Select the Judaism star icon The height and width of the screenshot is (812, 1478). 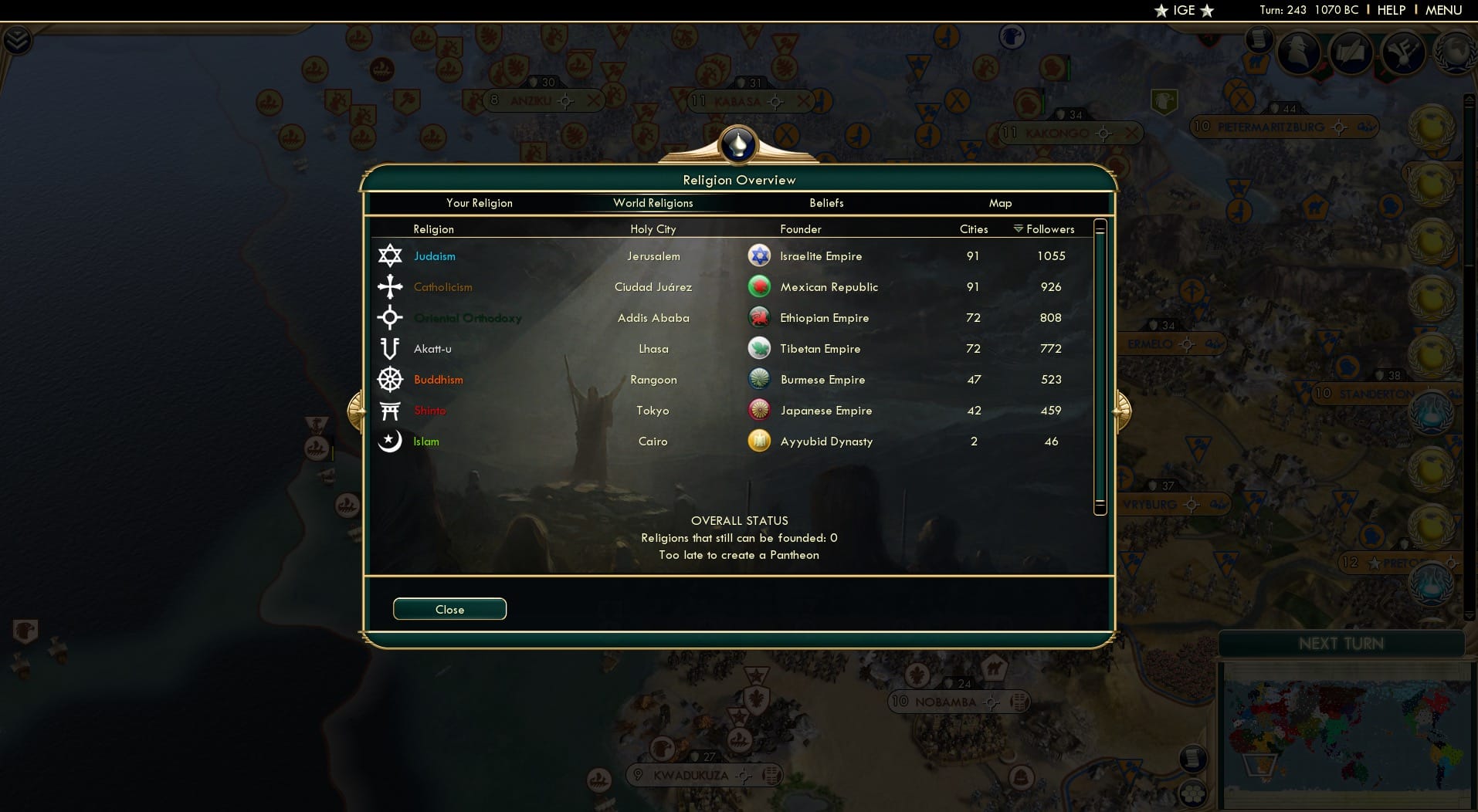391,255
